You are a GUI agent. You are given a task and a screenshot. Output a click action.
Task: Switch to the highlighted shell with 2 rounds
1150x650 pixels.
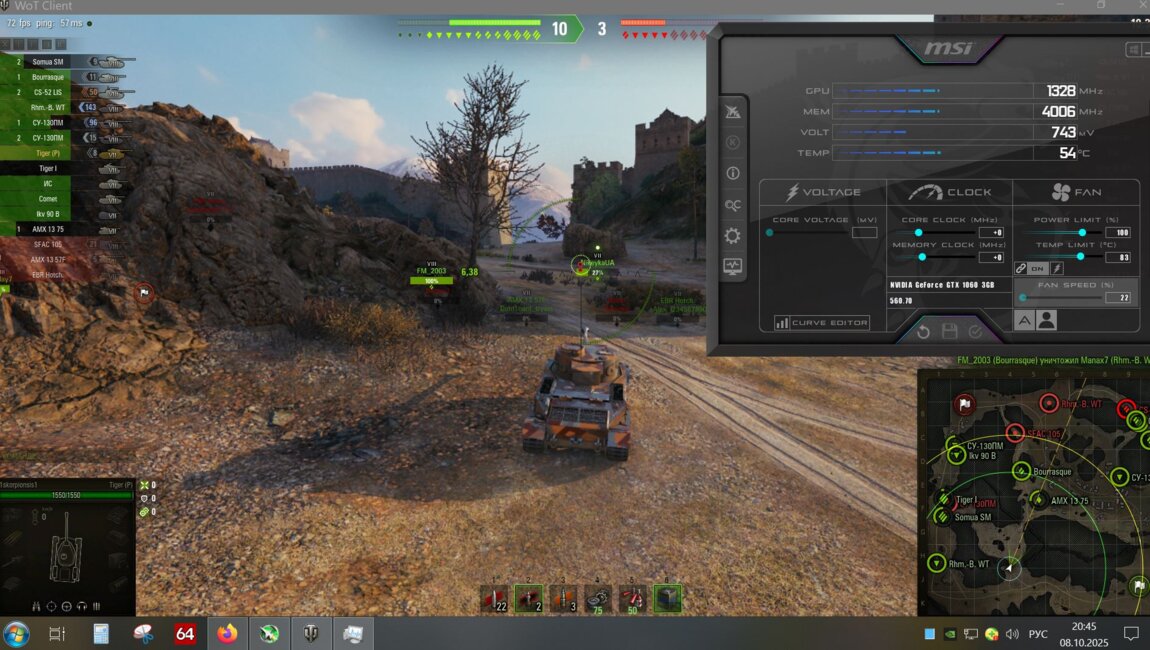pyautogui.click(x=528, y=598)
